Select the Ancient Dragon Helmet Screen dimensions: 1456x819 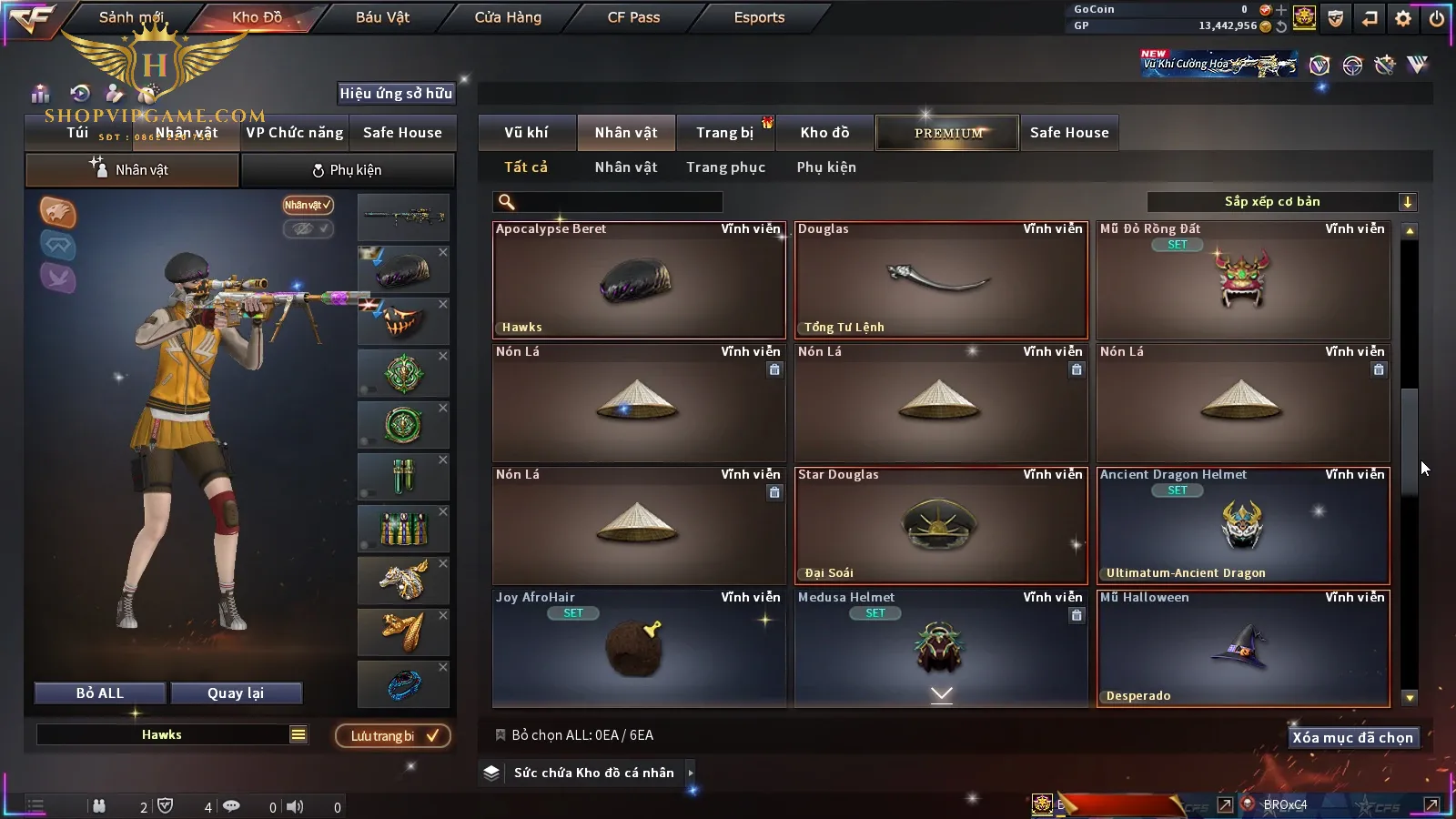(x=1243, y=526)
